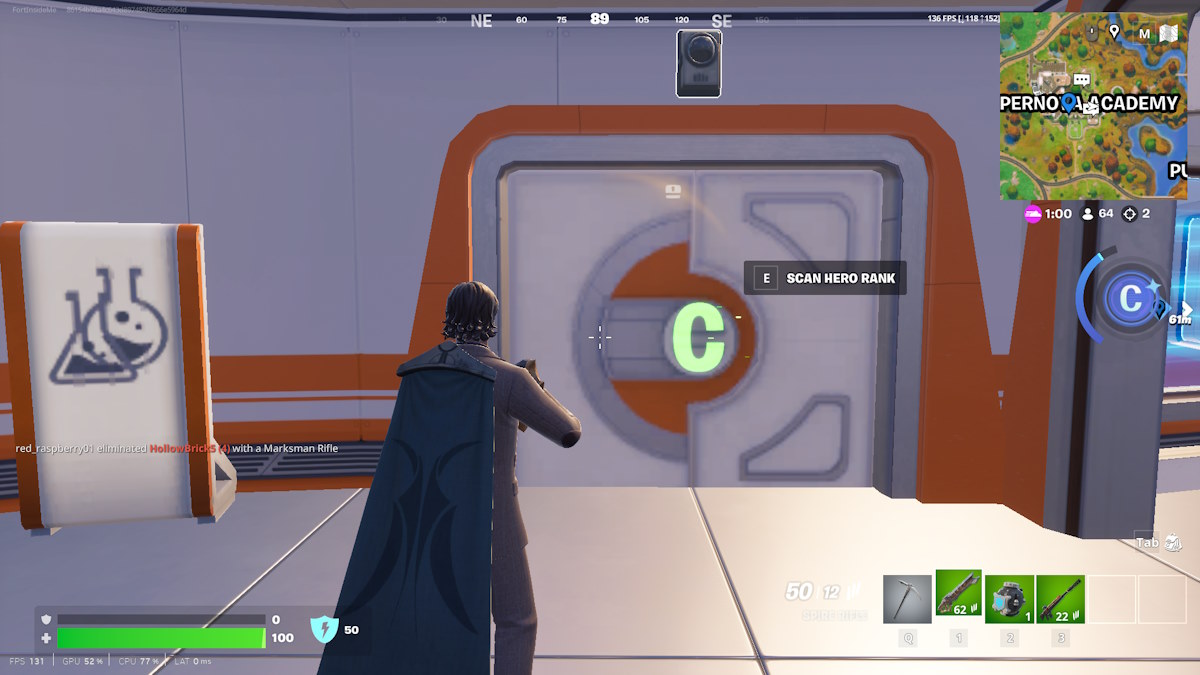Viewport: 1200px width, 675px height.
Task: Click the compass camera marker icon
Action: [x=698, y=63]
